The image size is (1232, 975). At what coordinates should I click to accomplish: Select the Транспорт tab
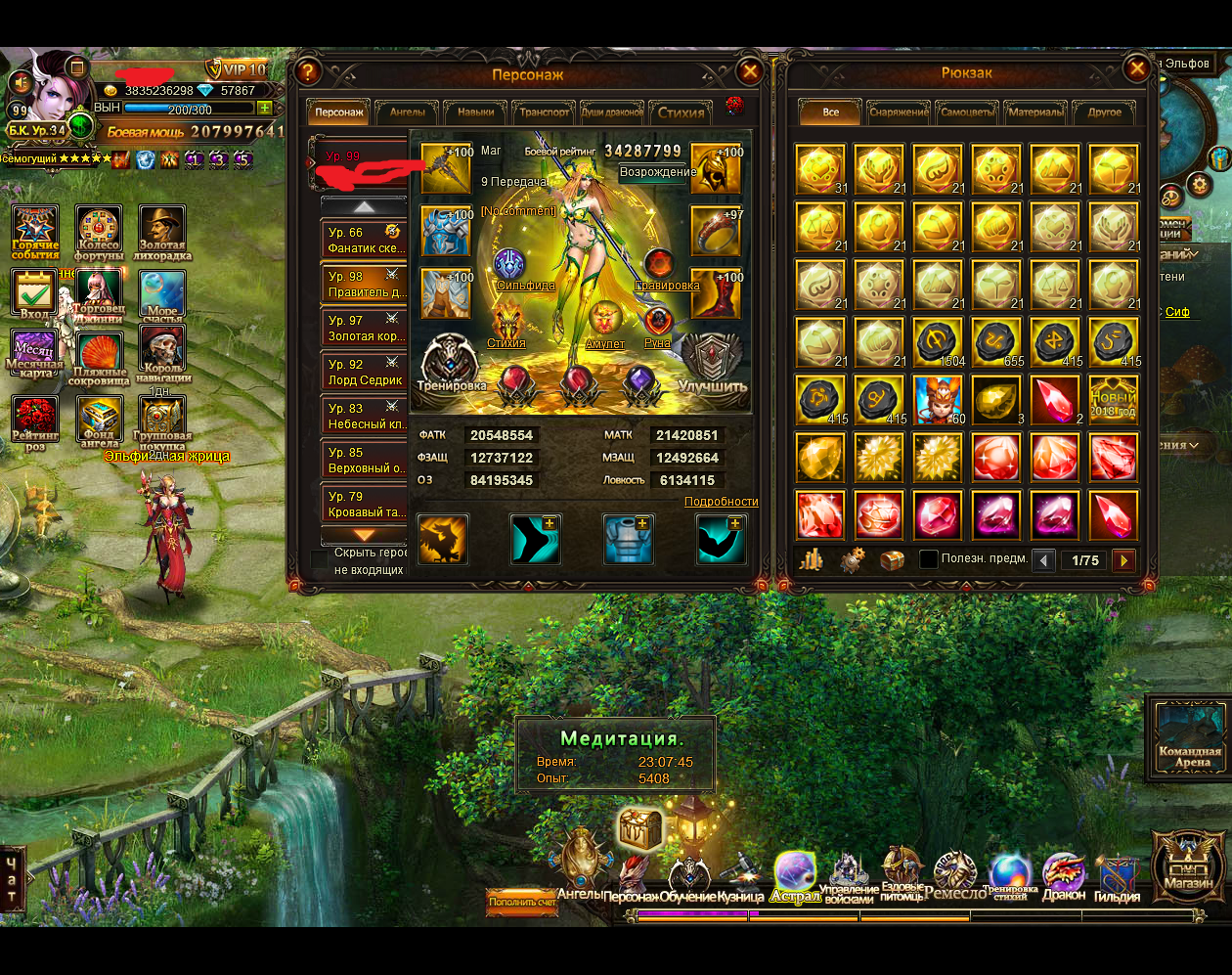(545, 112)
